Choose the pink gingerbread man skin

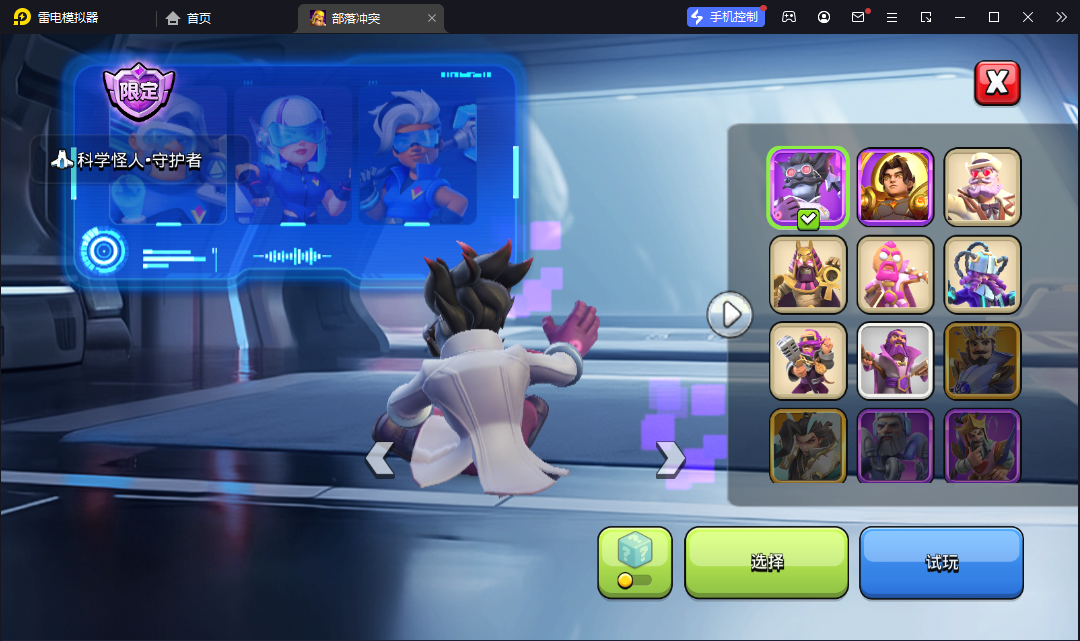(895, 274)
